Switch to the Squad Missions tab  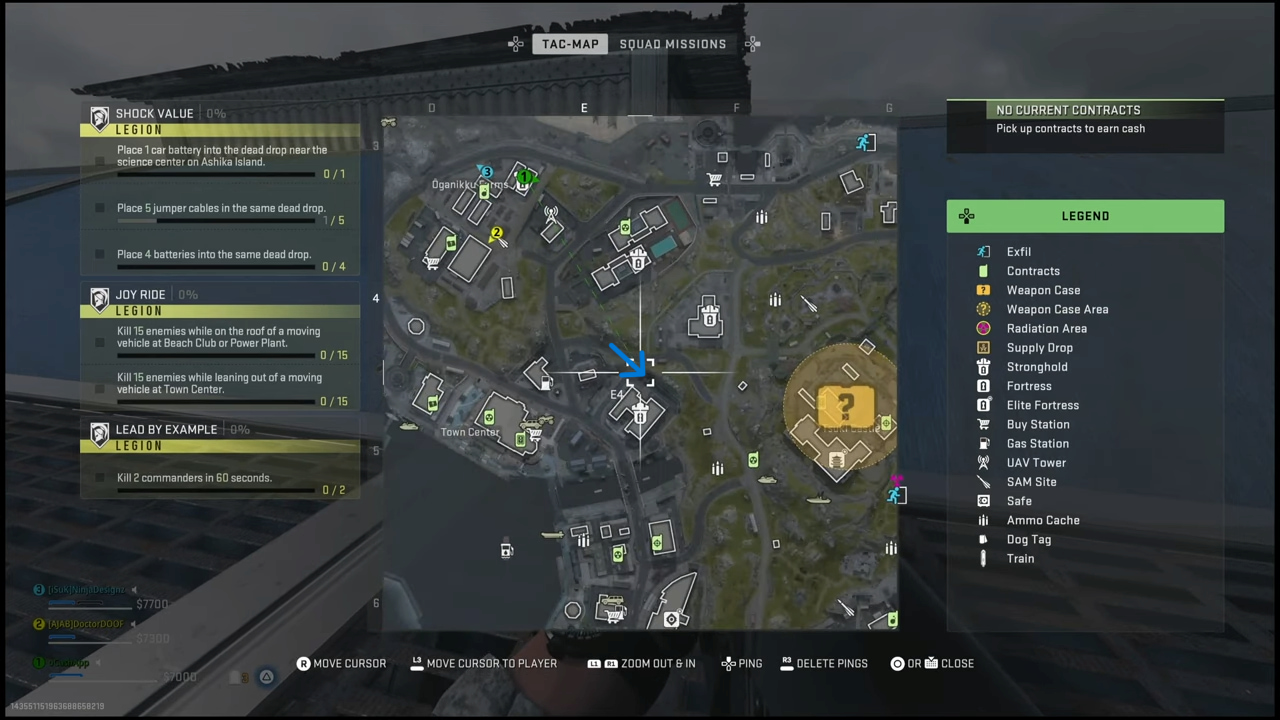click(672, 44)
